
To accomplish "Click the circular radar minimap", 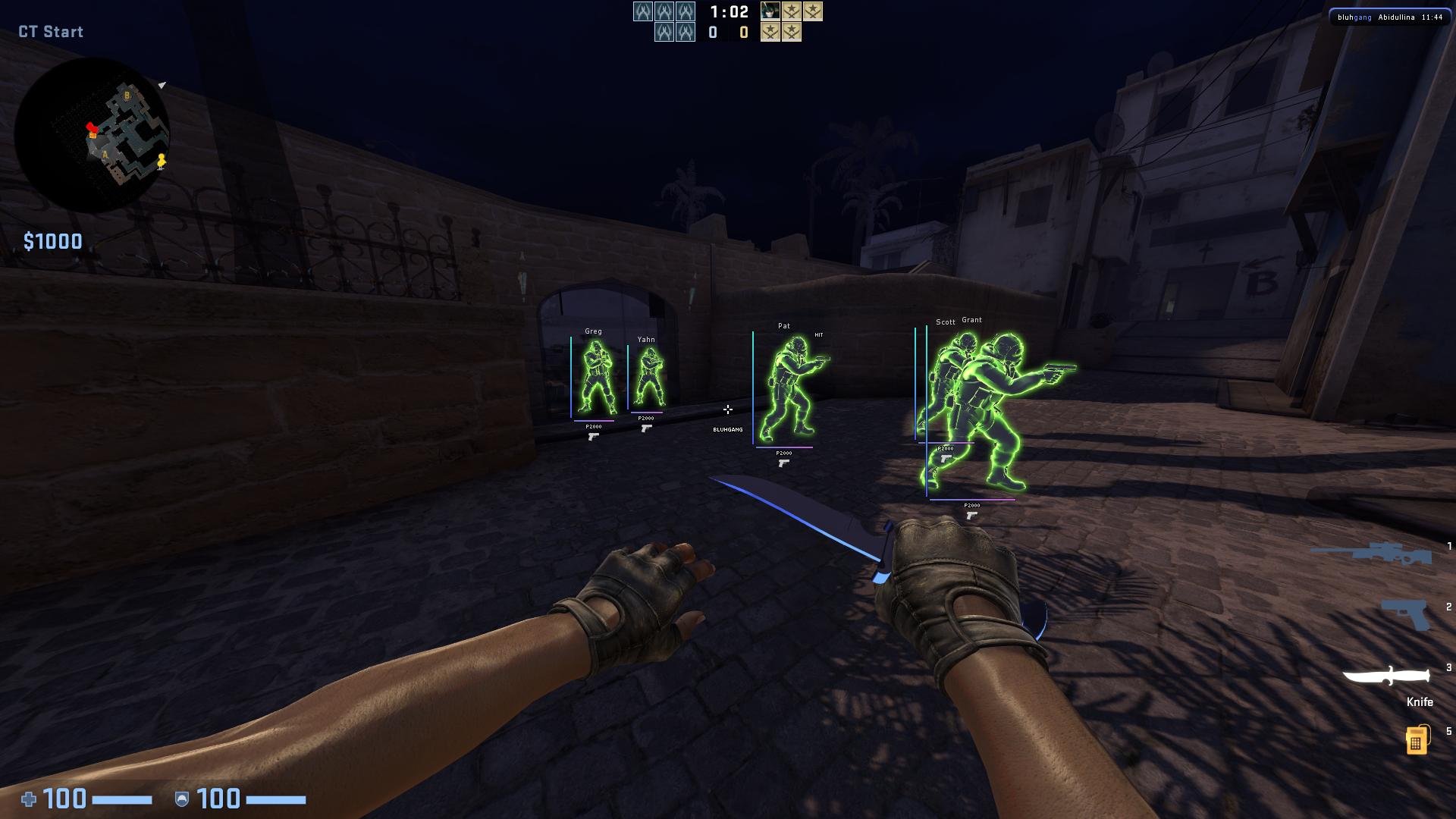I will coord(92,135).
